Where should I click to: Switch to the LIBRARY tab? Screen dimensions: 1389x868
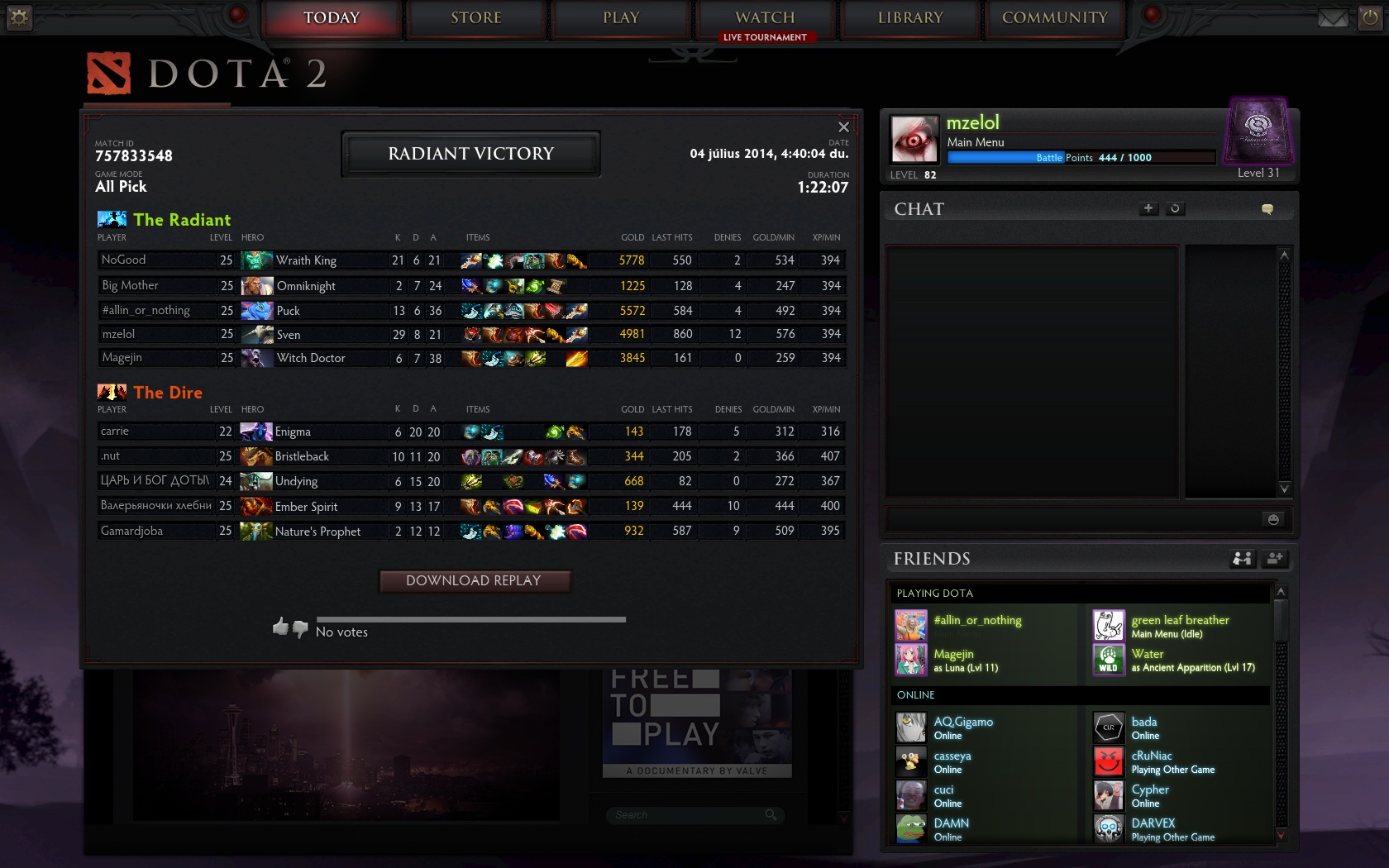click(910, 18)
